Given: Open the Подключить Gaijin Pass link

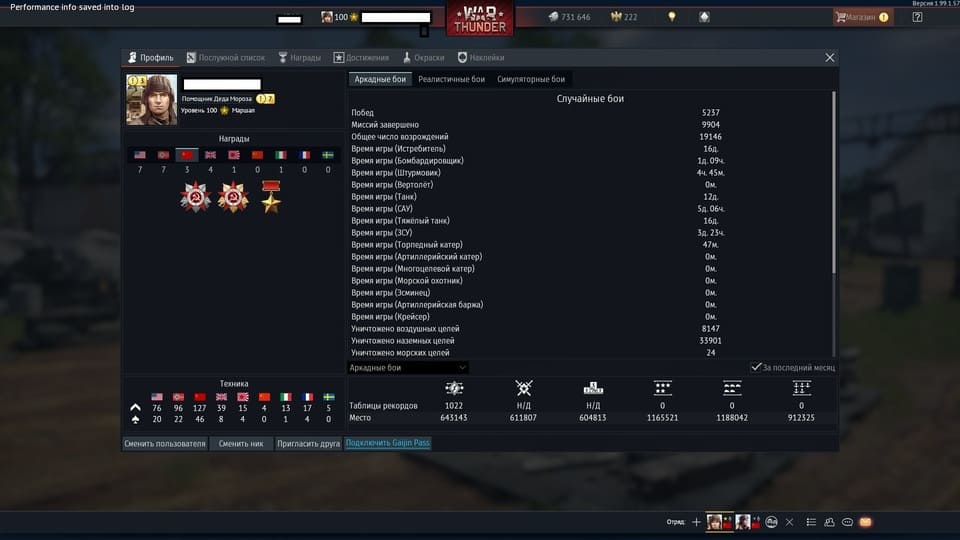Looking at the screenshot, I should (x=388, y=443).
